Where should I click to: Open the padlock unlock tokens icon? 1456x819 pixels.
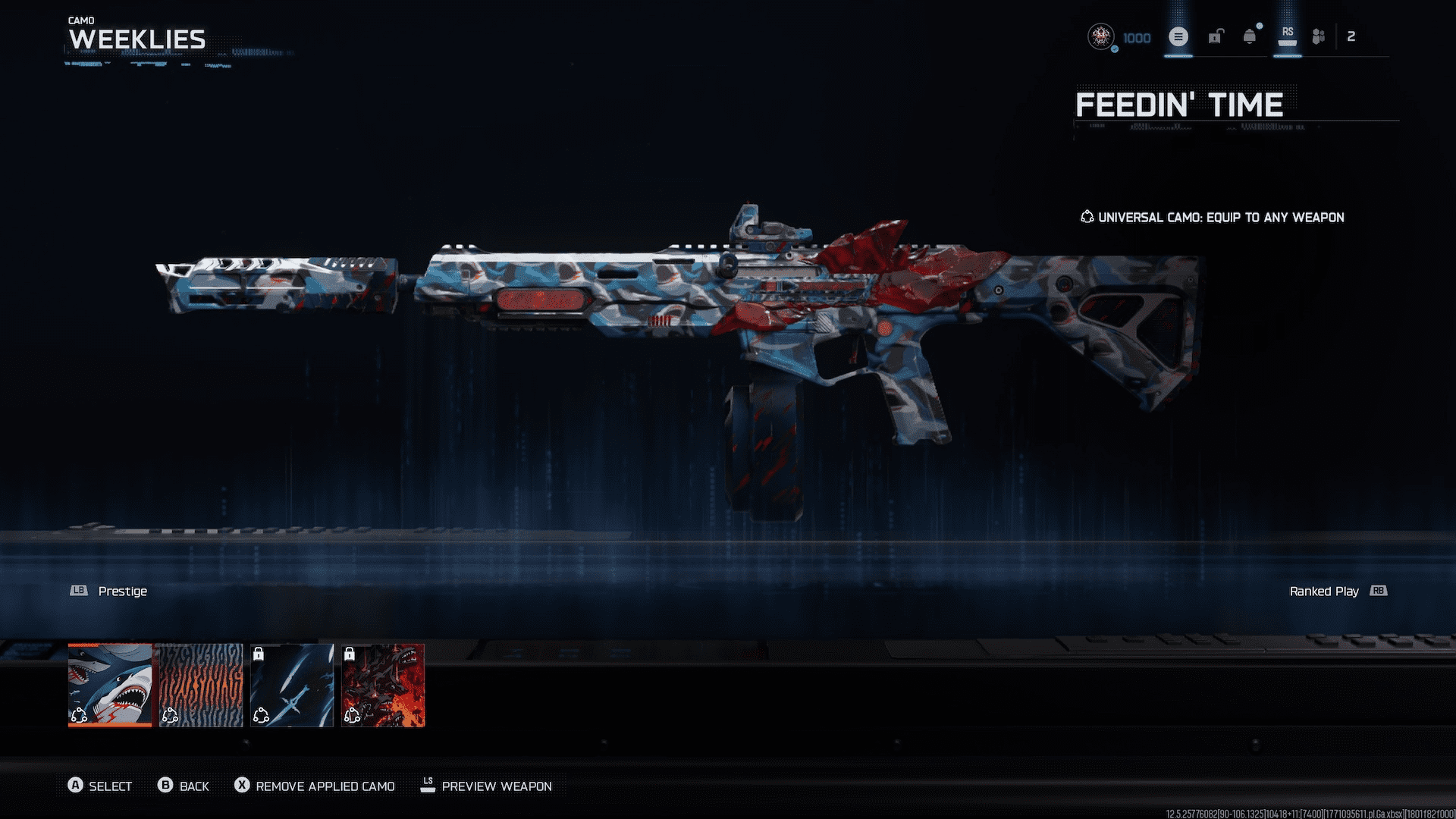pyautogui.click(x=1216, y=36)
